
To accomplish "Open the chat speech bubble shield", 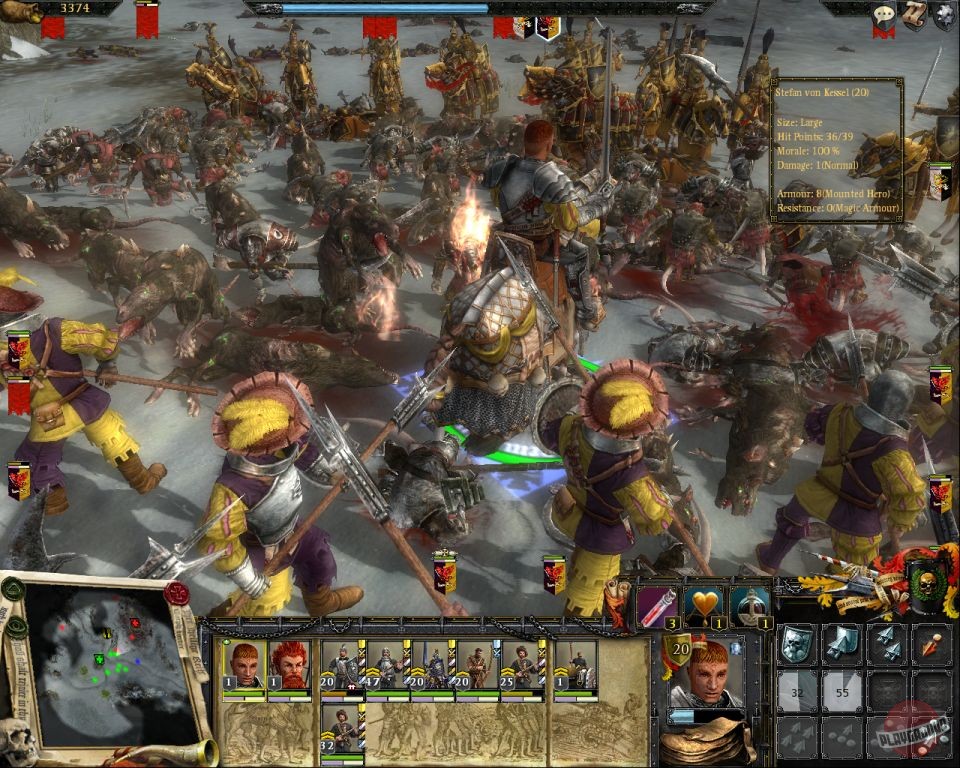I will point(883,15).
